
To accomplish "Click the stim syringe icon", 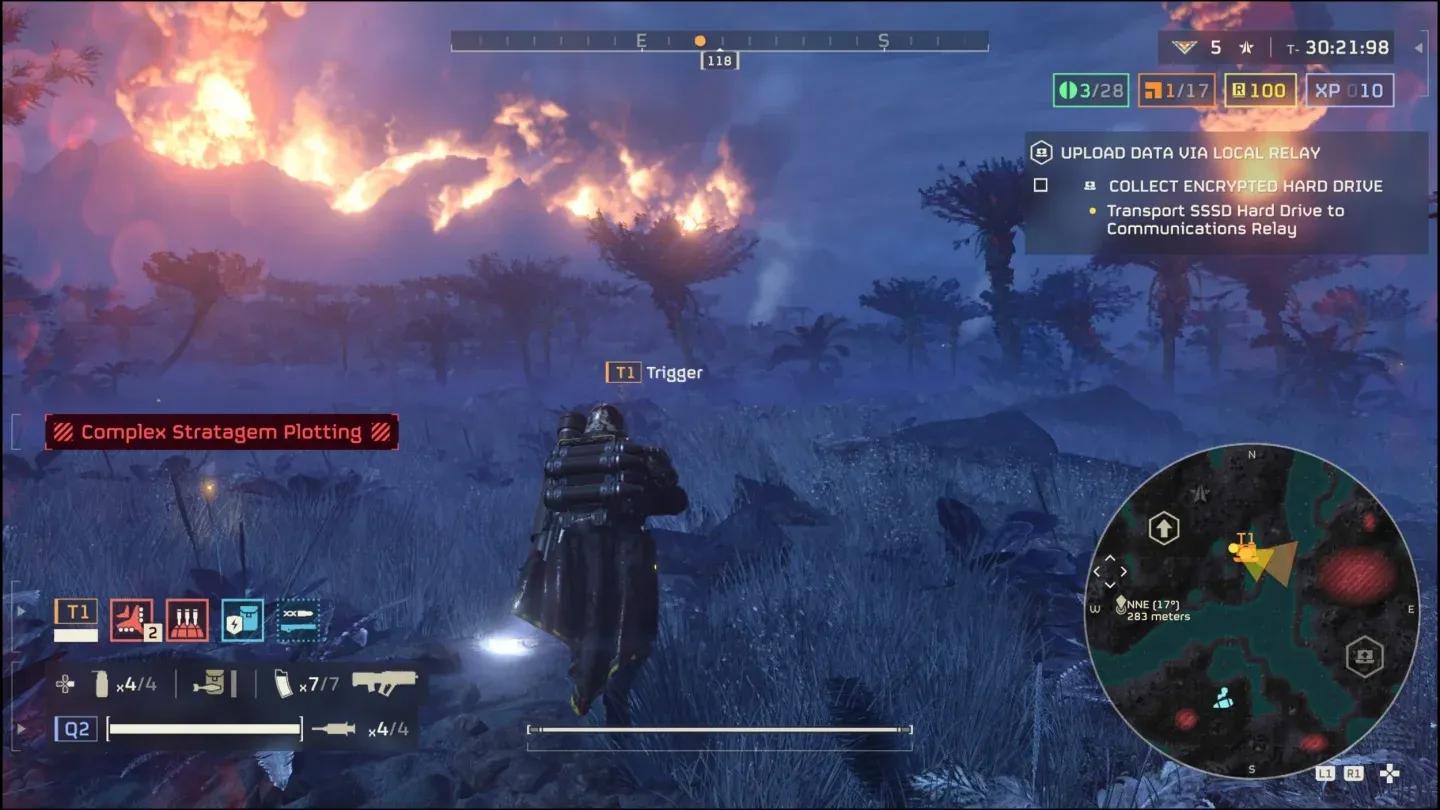I will pyautogui.click(x=333, y=729).
